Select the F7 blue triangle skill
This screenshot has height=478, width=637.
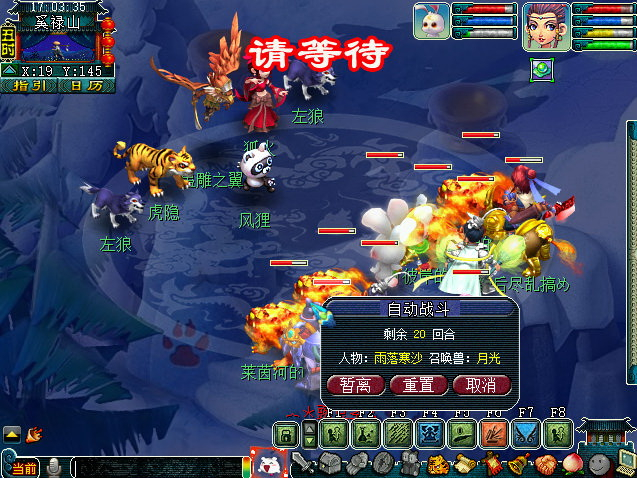tap(526, 434)
